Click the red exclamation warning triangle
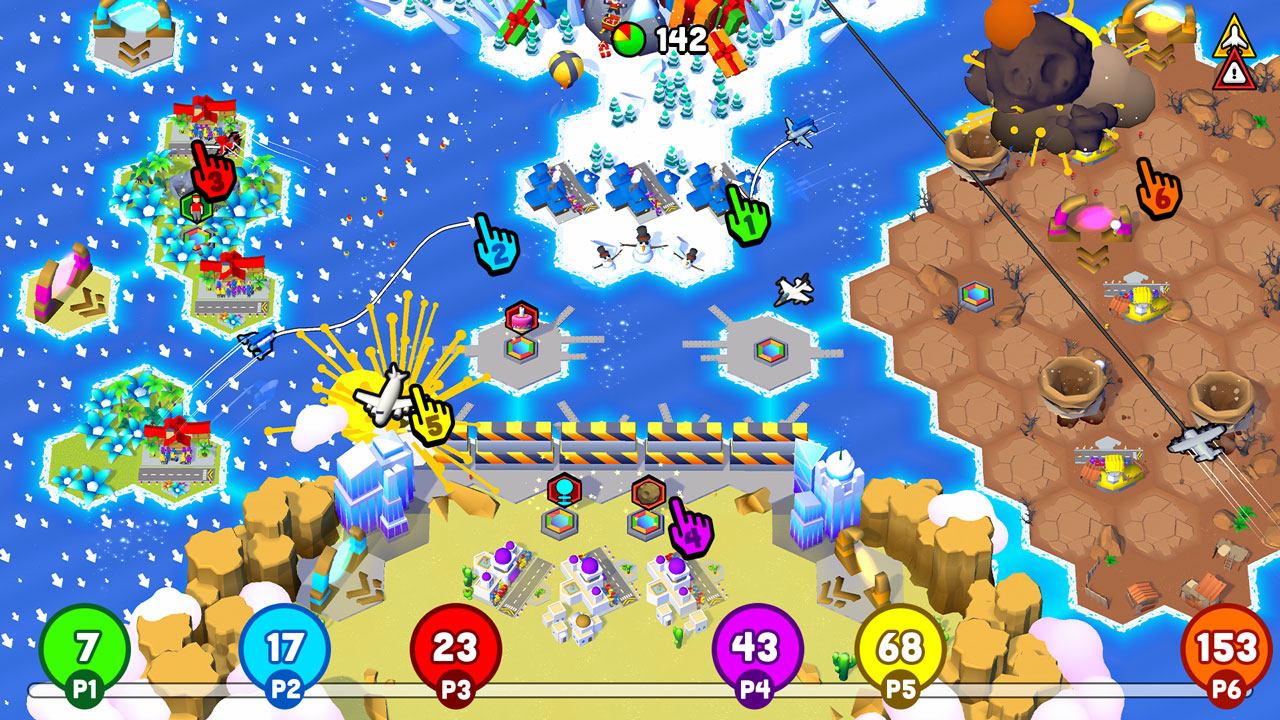Viewport: 1280px width, 720px height. click(x=1233, y=73)
